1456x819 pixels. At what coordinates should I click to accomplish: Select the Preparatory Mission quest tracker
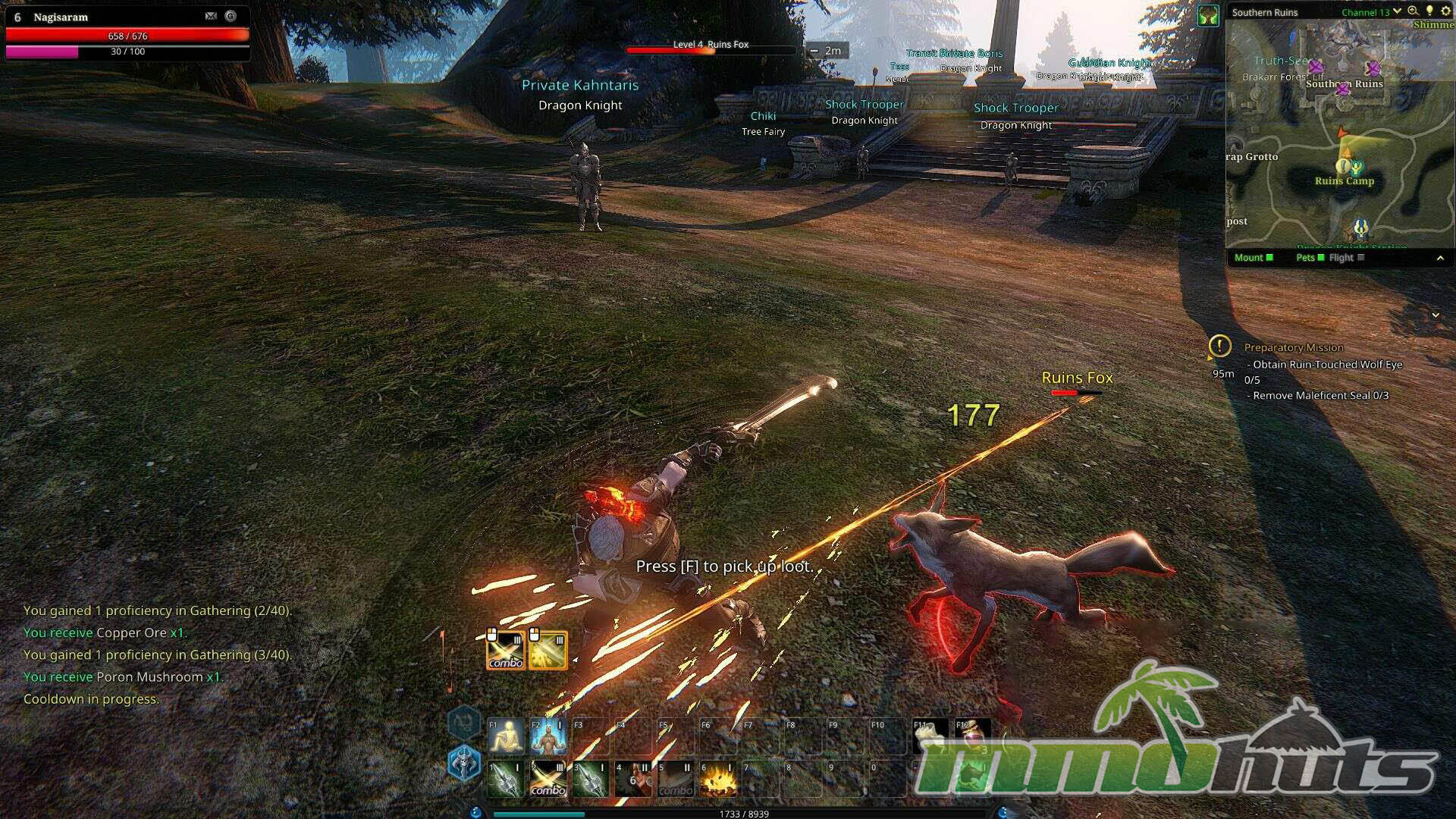tap(1294, 347)
